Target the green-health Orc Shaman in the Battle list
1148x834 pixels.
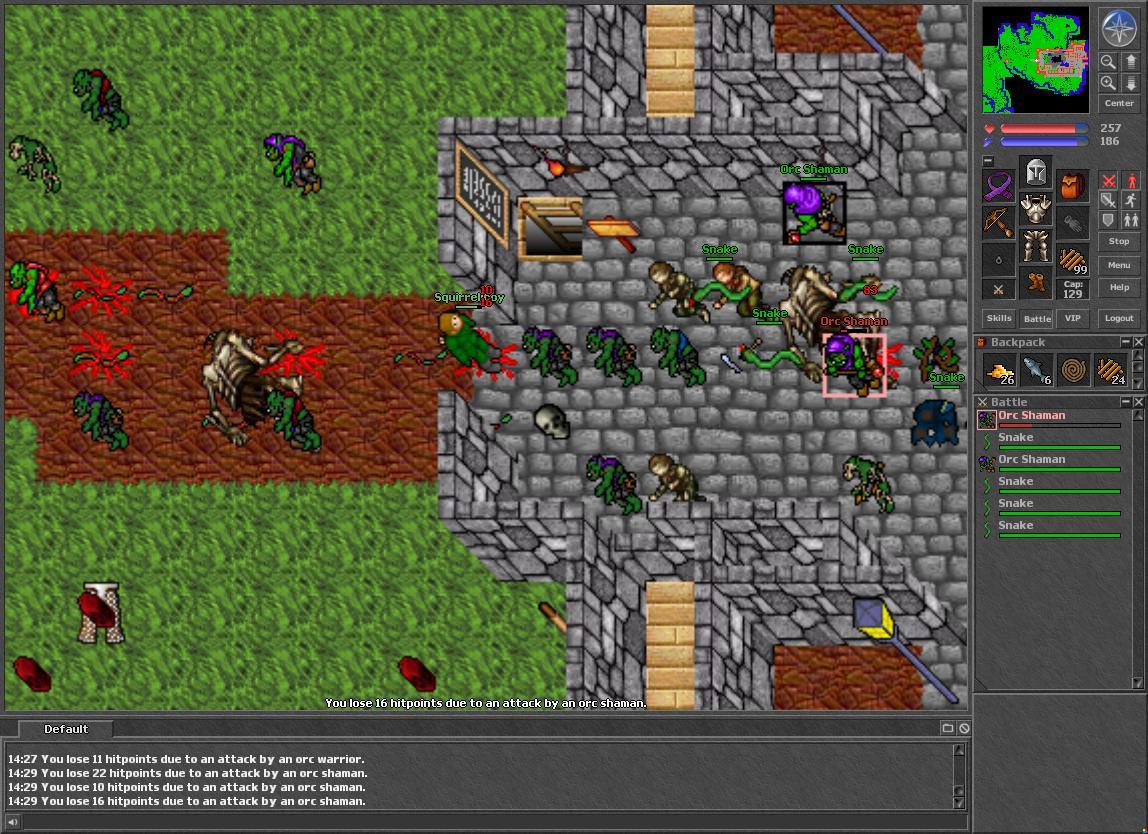tap(1031, 460)
